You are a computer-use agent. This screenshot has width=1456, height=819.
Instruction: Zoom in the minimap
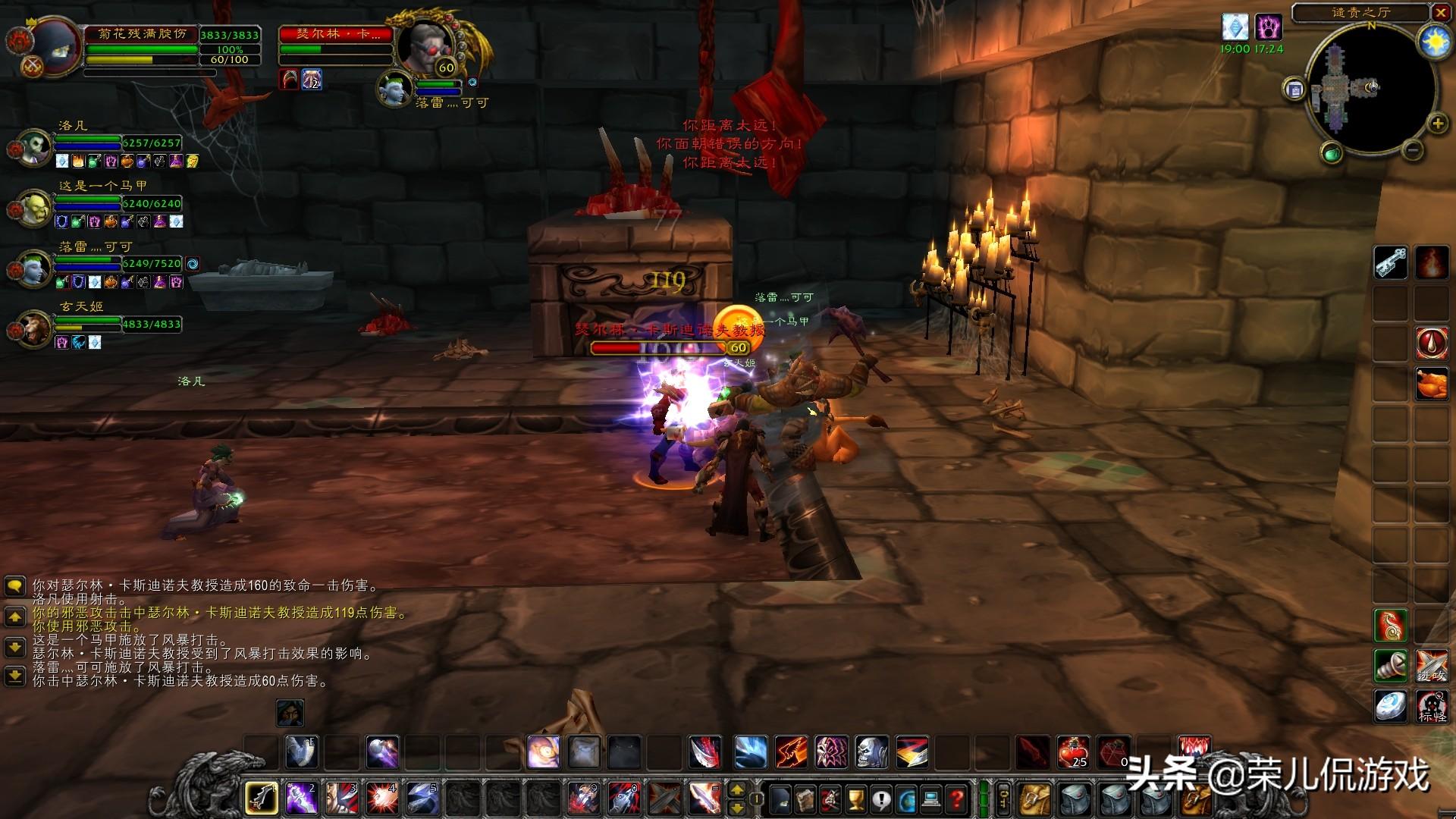(x=1437, y=124)
